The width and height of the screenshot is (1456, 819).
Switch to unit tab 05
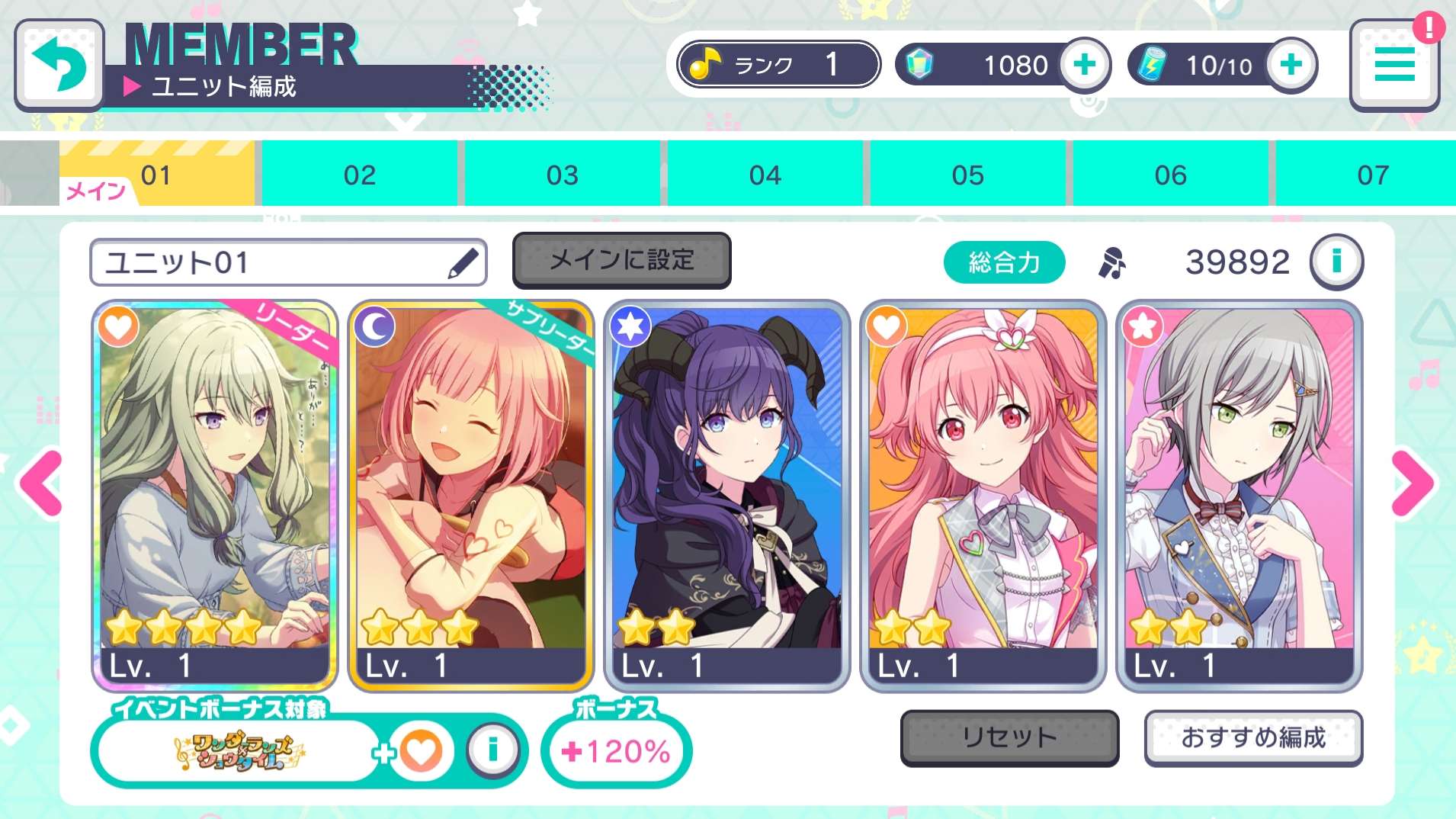(967, 175)
